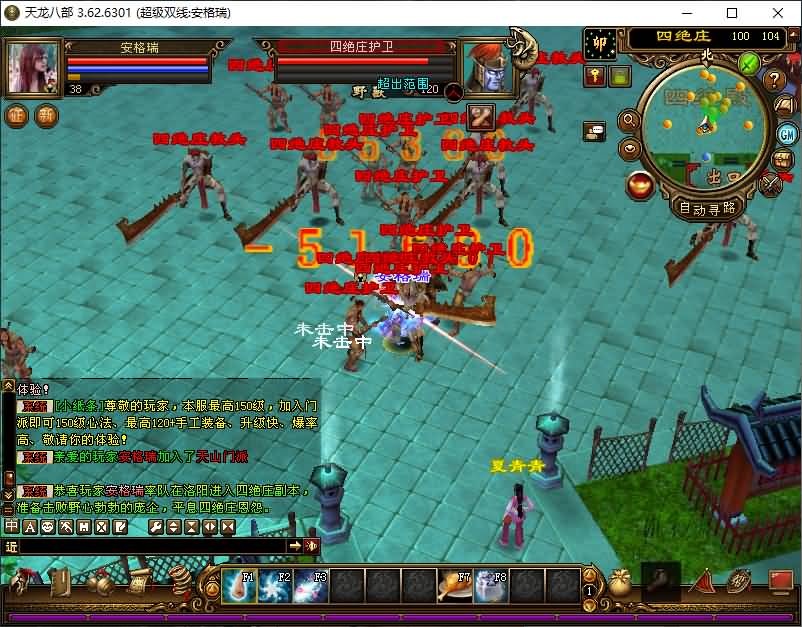Viewport: 802px width, 627px height.
Task: Open the minimap magnifier search button
Action: [x=630, y=121]
